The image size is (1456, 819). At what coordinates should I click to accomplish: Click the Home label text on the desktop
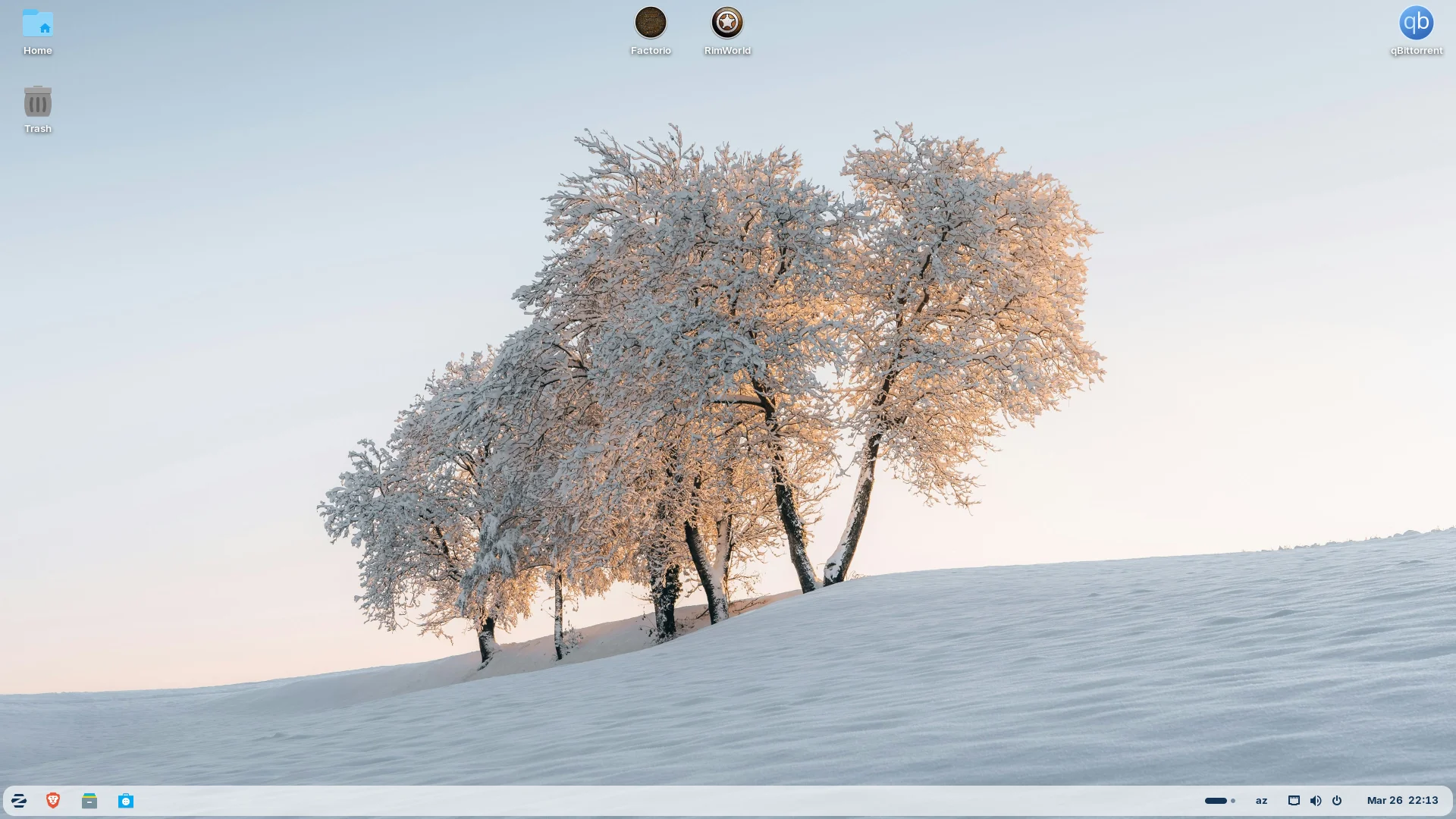pyautogui.click(x=37, y=51)
